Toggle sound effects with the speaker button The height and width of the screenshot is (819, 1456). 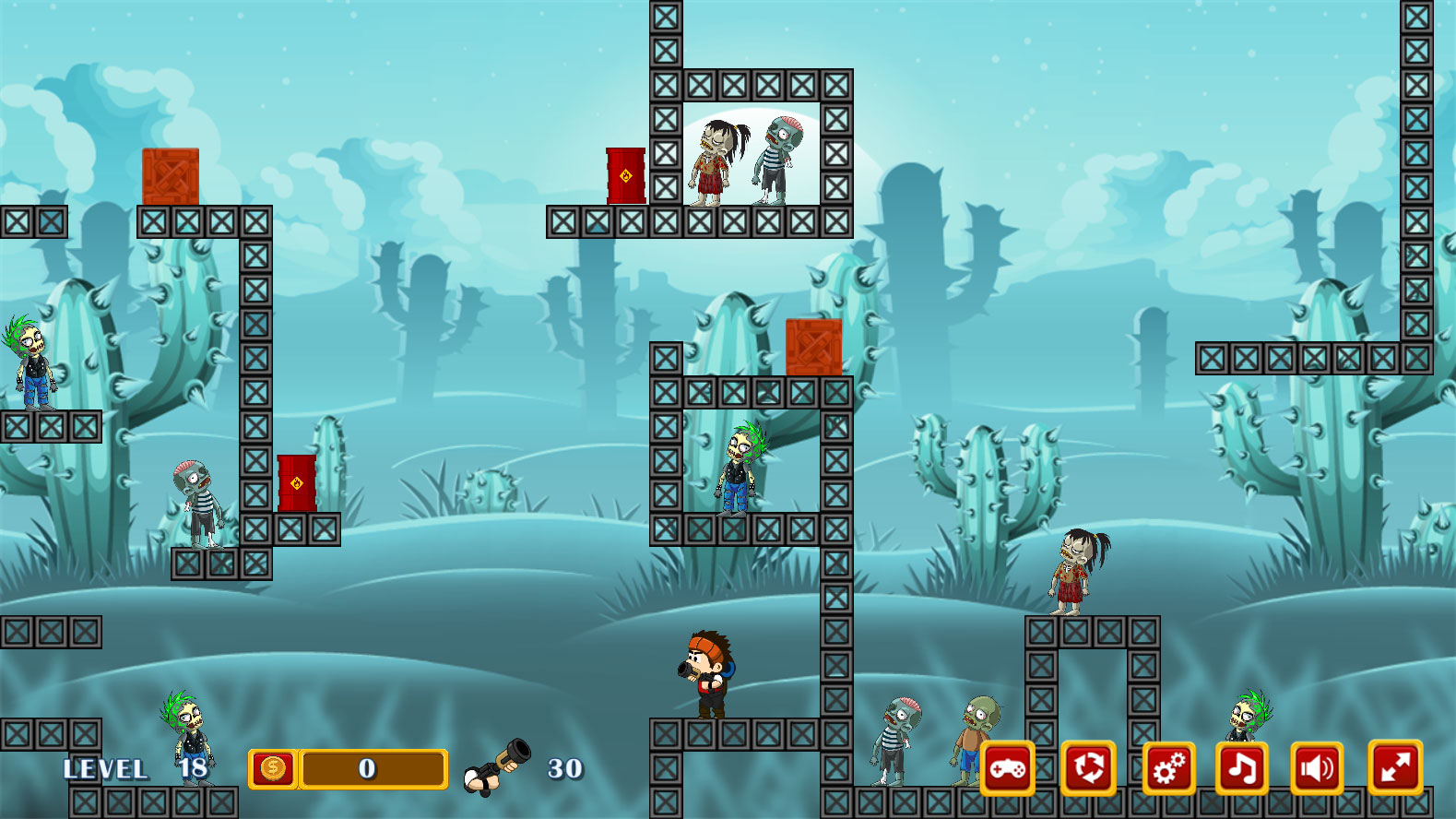point(1316,767)
